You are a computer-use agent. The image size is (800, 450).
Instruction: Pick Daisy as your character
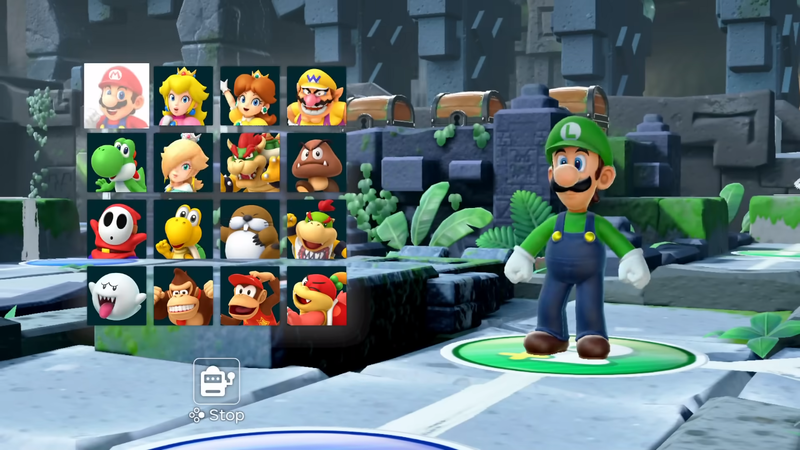tap(250, 96)
